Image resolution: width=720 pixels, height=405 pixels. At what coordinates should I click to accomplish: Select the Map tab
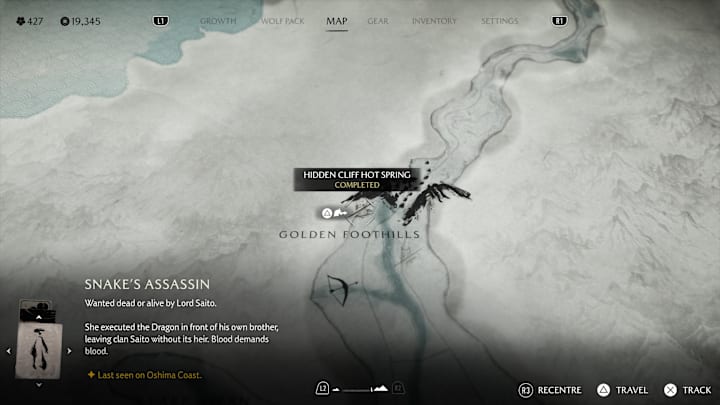[337, 21]
